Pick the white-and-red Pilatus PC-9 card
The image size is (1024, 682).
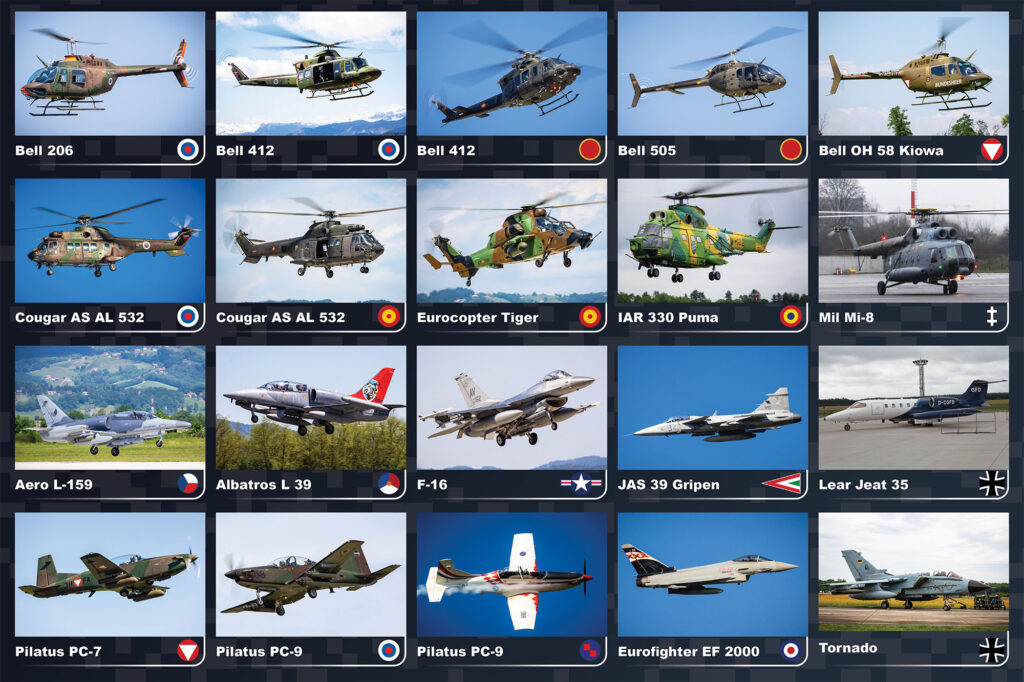tap(511, 588)
